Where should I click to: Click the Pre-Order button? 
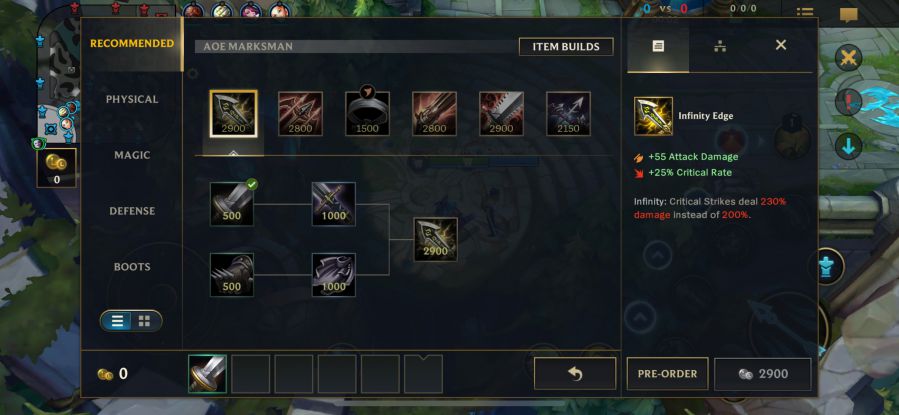tap(667, 374)
